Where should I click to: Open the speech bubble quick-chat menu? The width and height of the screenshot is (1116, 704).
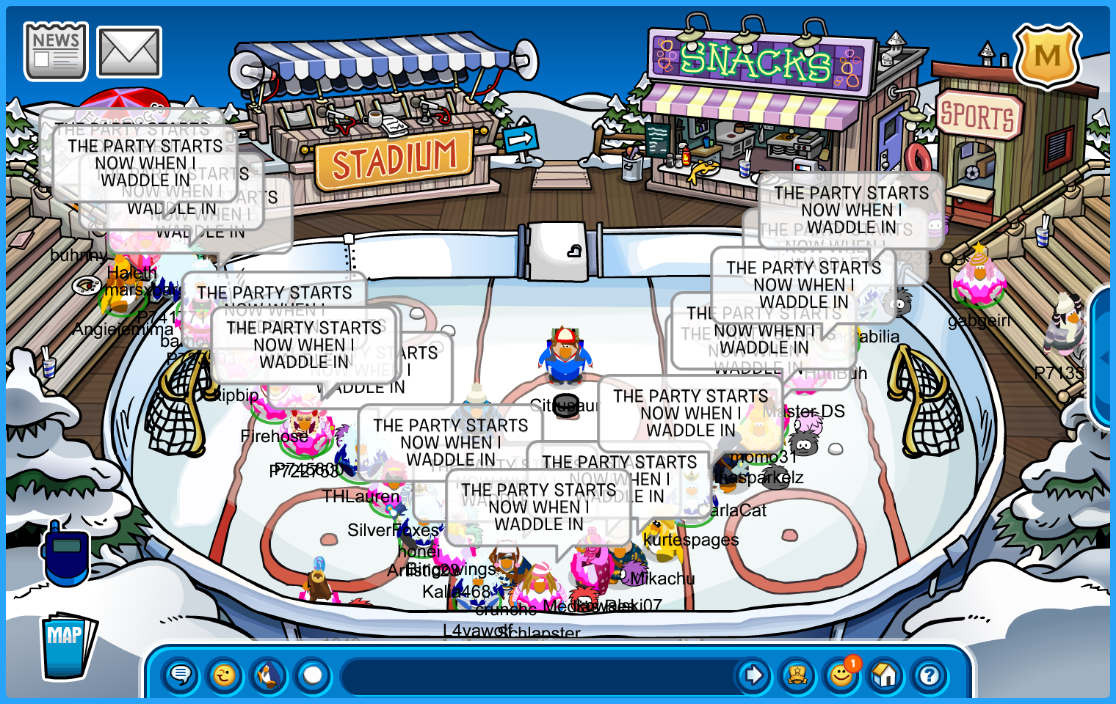coord(181,676)
